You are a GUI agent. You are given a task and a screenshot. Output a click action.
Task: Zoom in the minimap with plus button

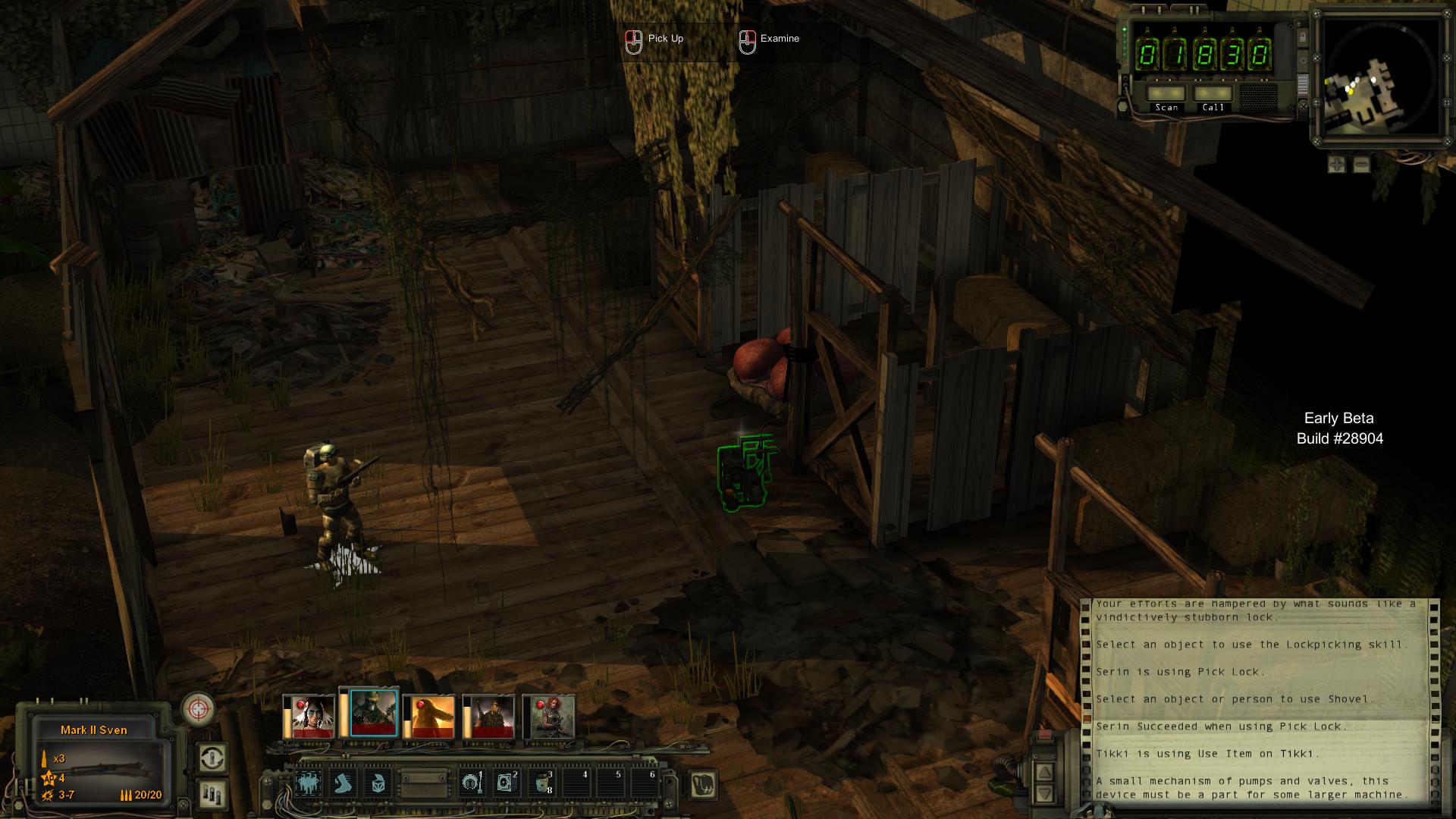[x=1337, y=164]
